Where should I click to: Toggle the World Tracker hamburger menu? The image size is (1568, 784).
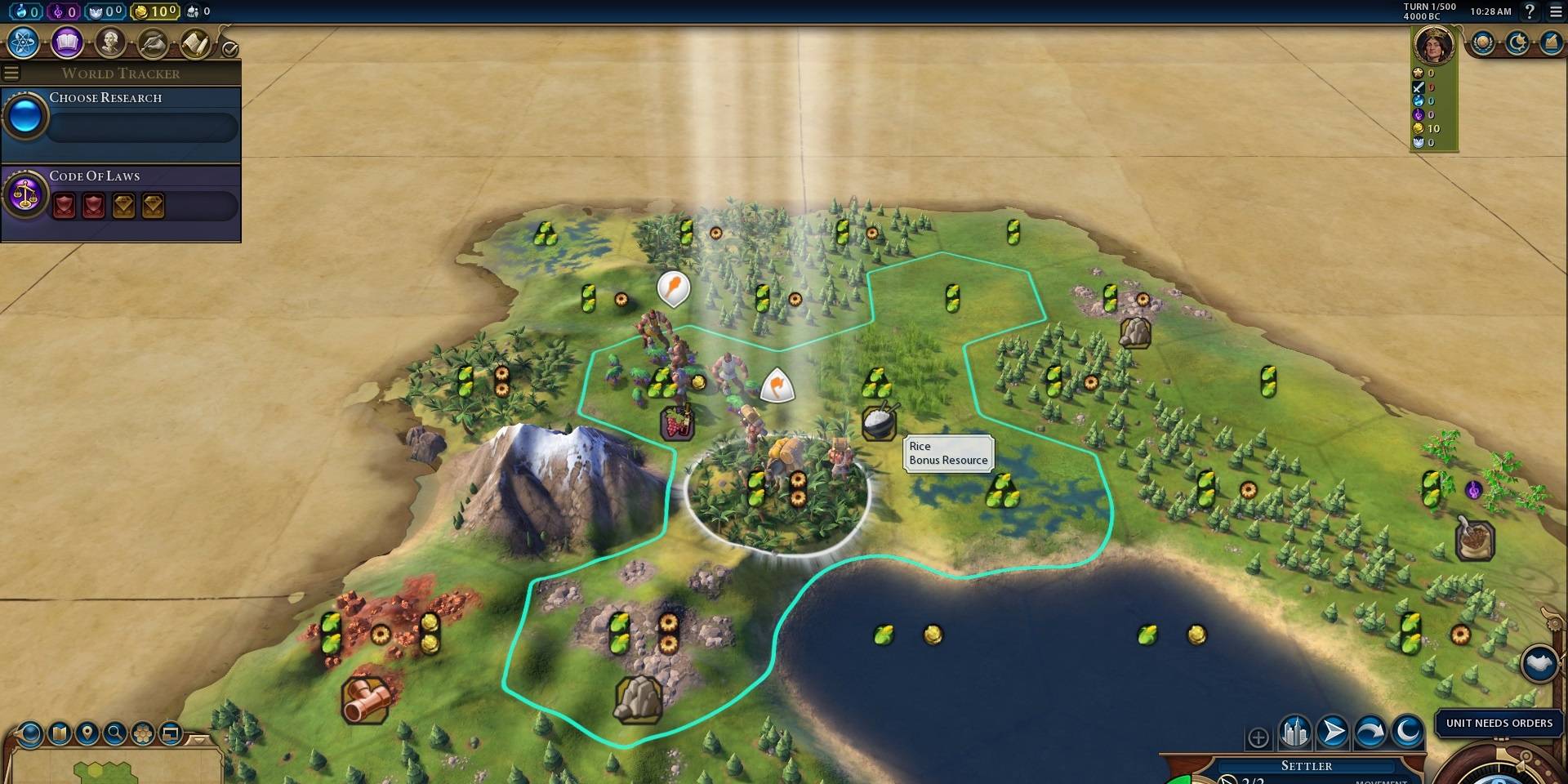coord(11,73)
